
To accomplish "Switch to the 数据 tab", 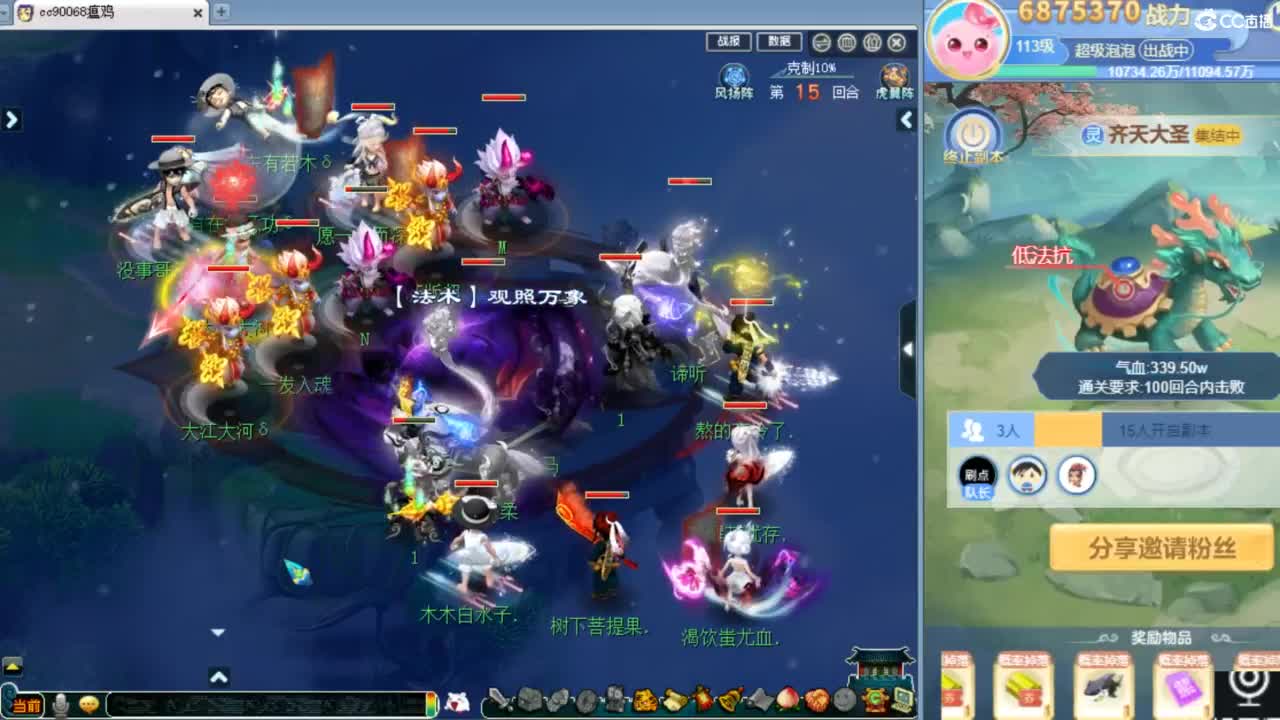I will pos(779,42).
